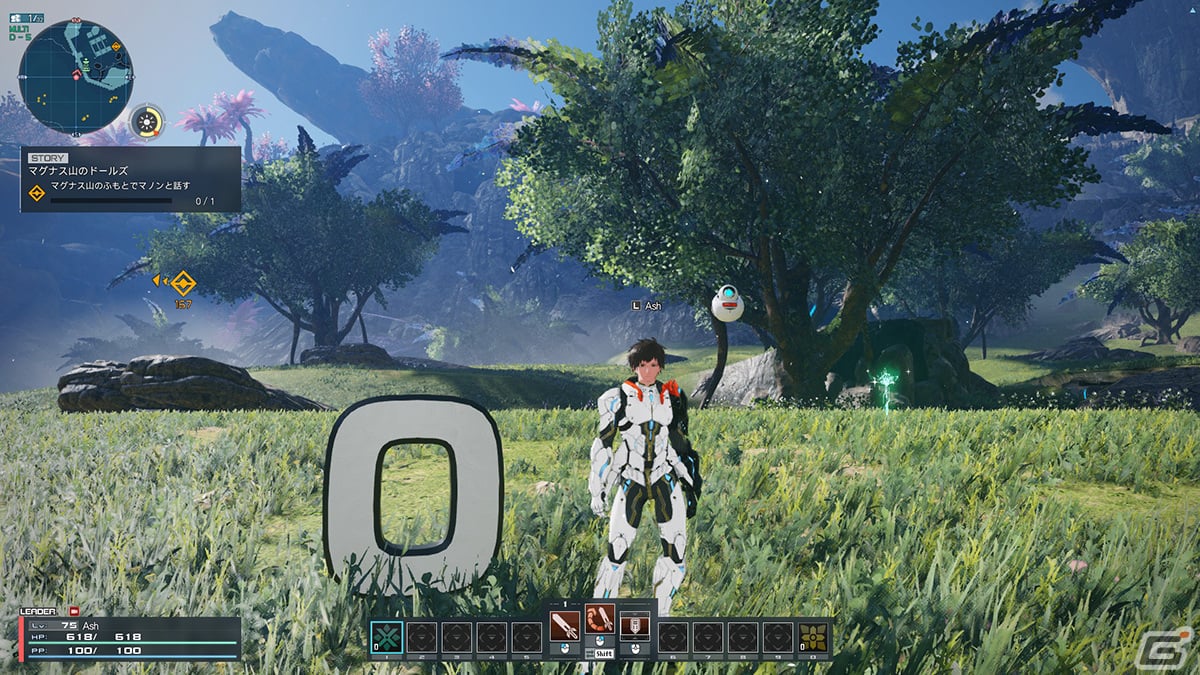This screenshot has width=1200, height=675.
Task: Open the circular minimap
Action: tap(76, 77)
